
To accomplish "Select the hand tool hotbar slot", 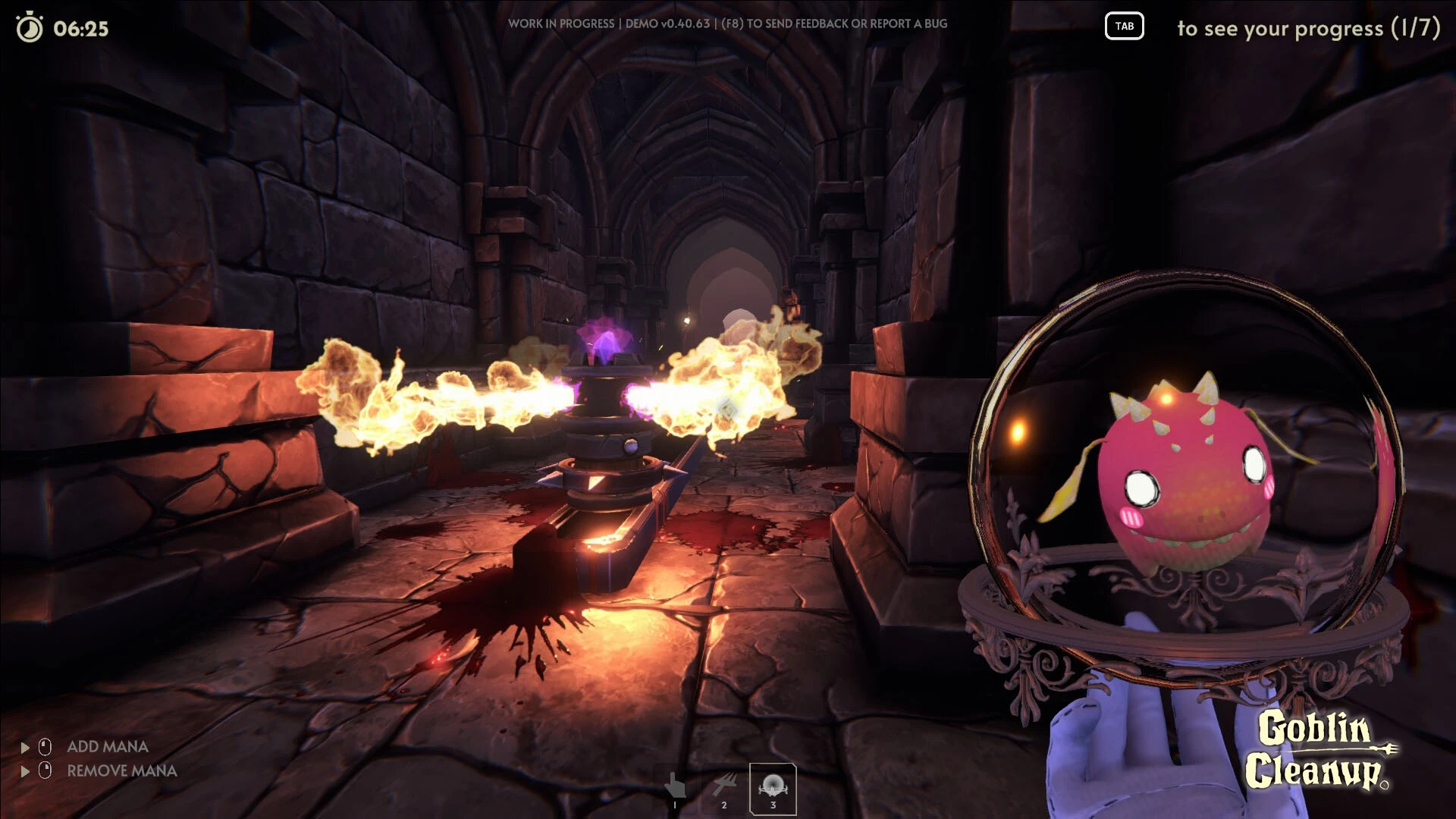I will [x=675, y=788].
